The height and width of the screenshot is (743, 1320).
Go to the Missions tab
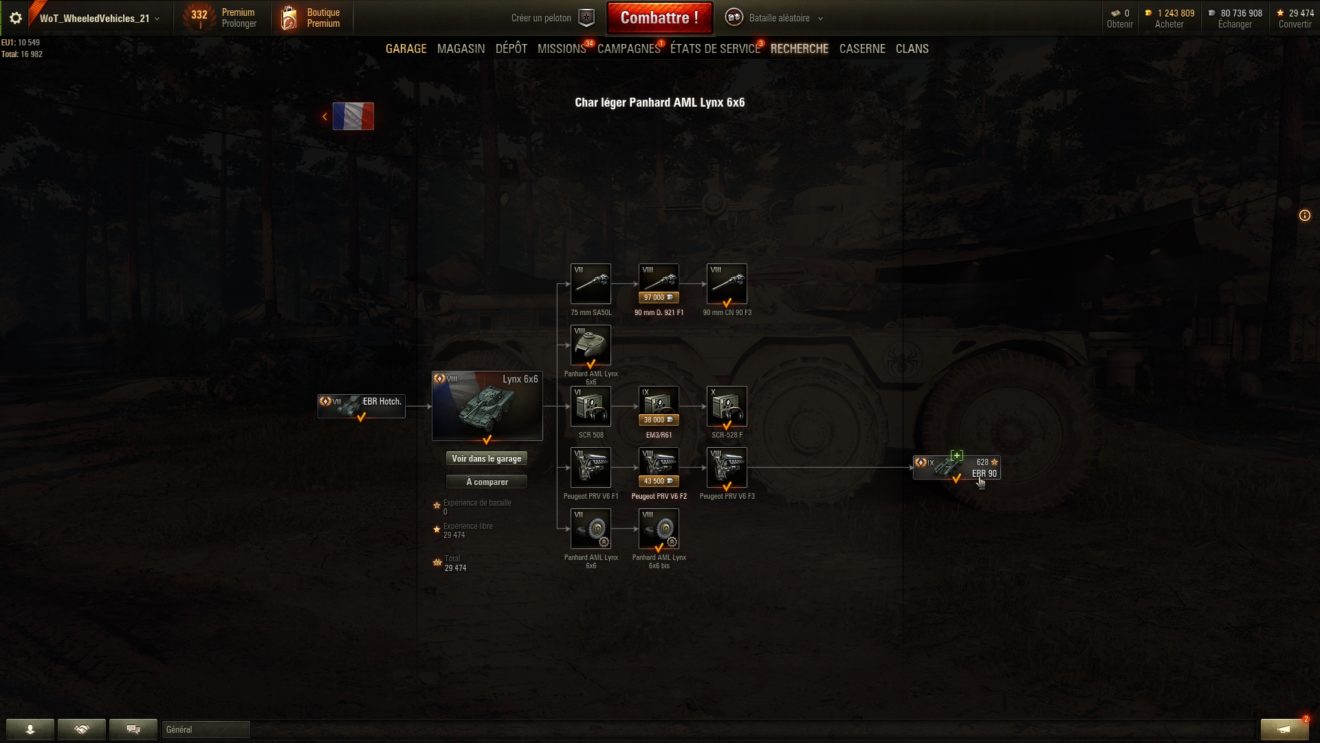(x=561, y=48)
